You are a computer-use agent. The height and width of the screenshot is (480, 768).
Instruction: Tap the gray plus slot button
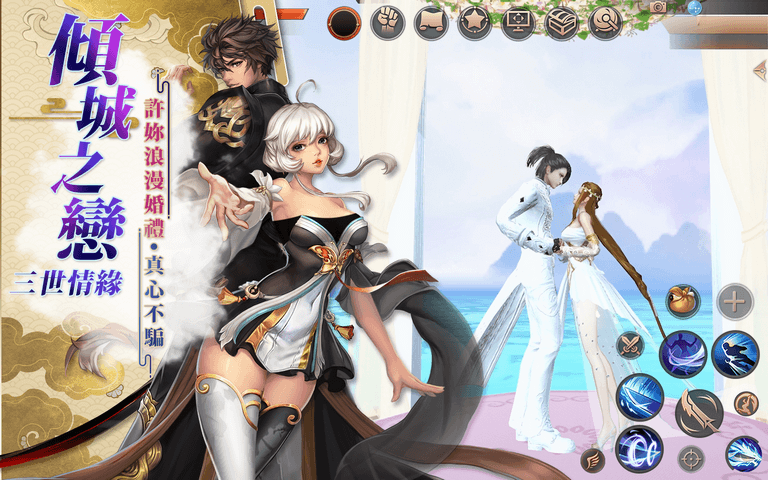click(735, 300)
